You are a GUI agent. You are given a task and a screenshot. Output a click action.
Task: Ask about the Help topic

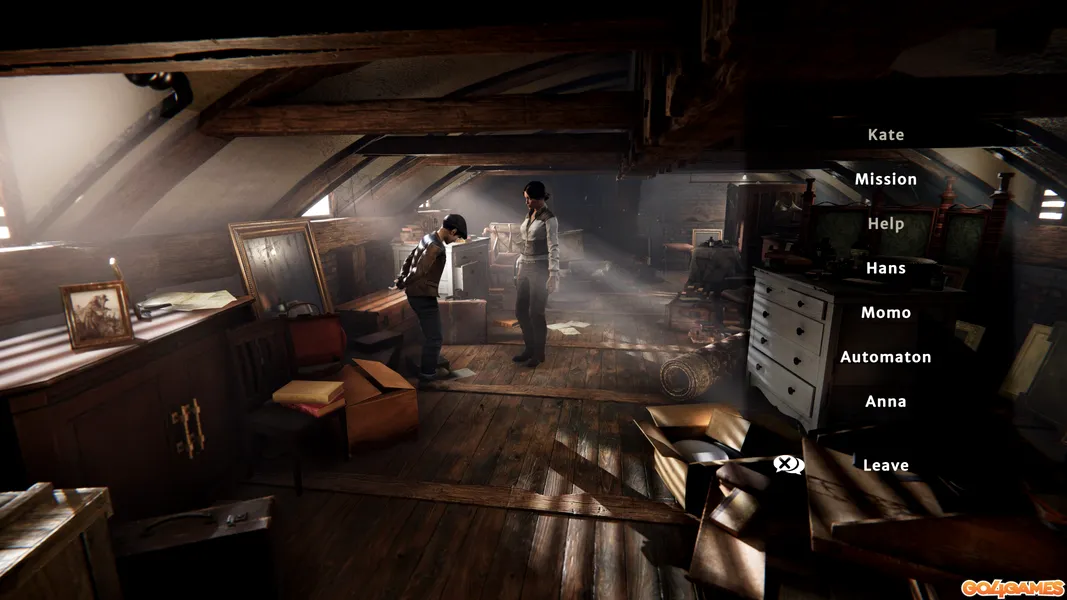(x=885, y=224)
